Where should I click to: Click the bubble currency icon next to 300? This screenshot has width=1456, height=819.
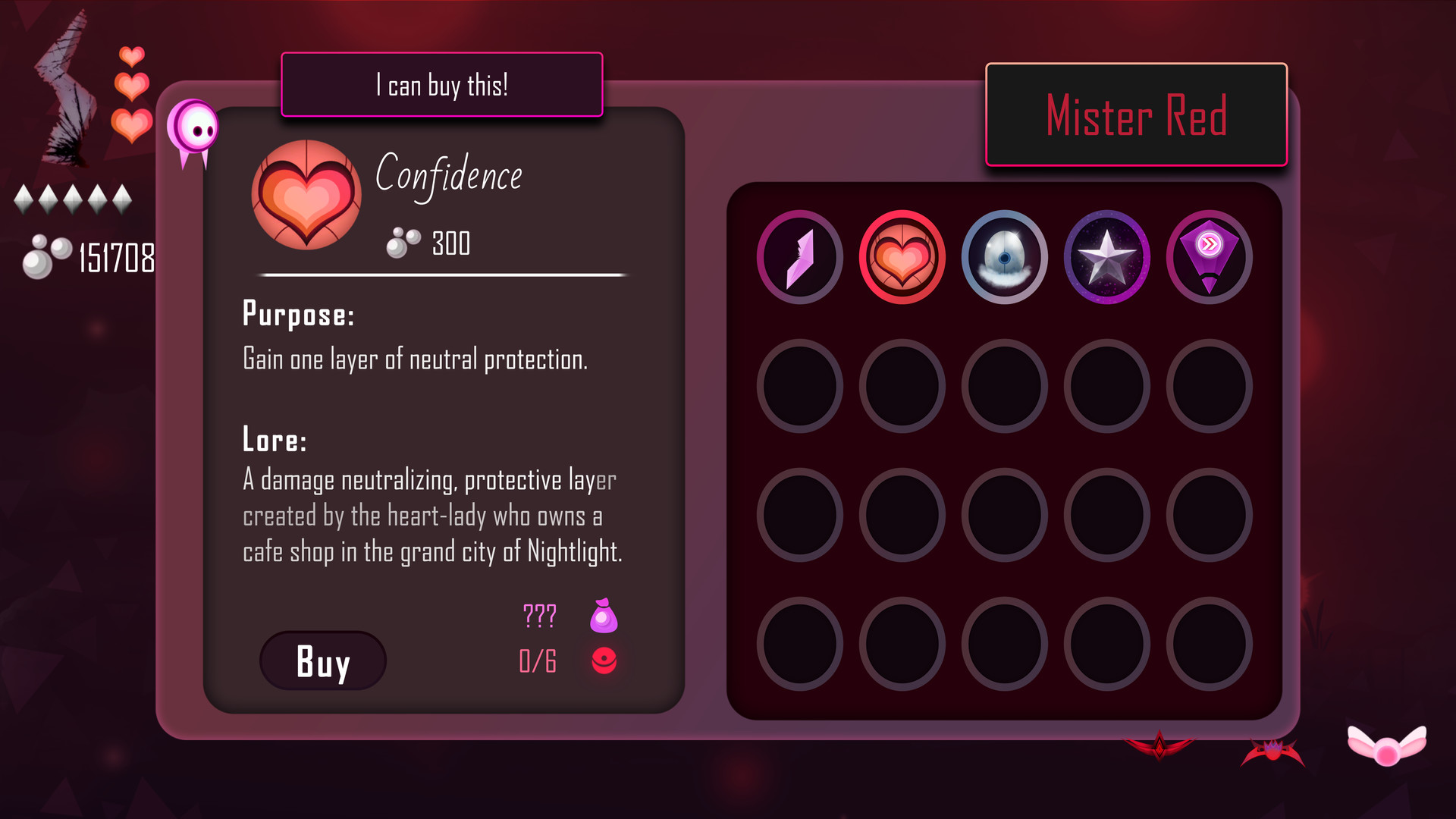tap(403, 241)
